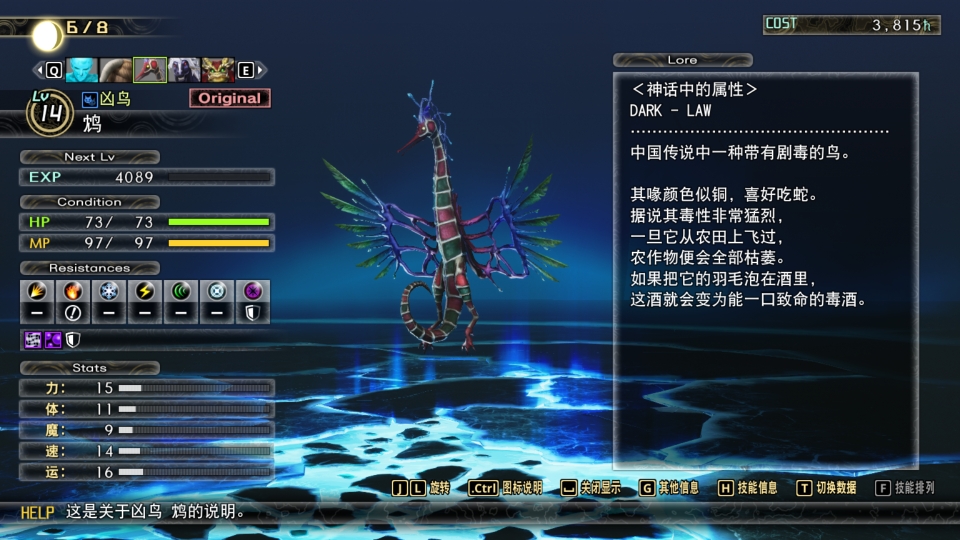Select the lightning bolt resistance icon
960x540 pixels.
coord(145,292)
